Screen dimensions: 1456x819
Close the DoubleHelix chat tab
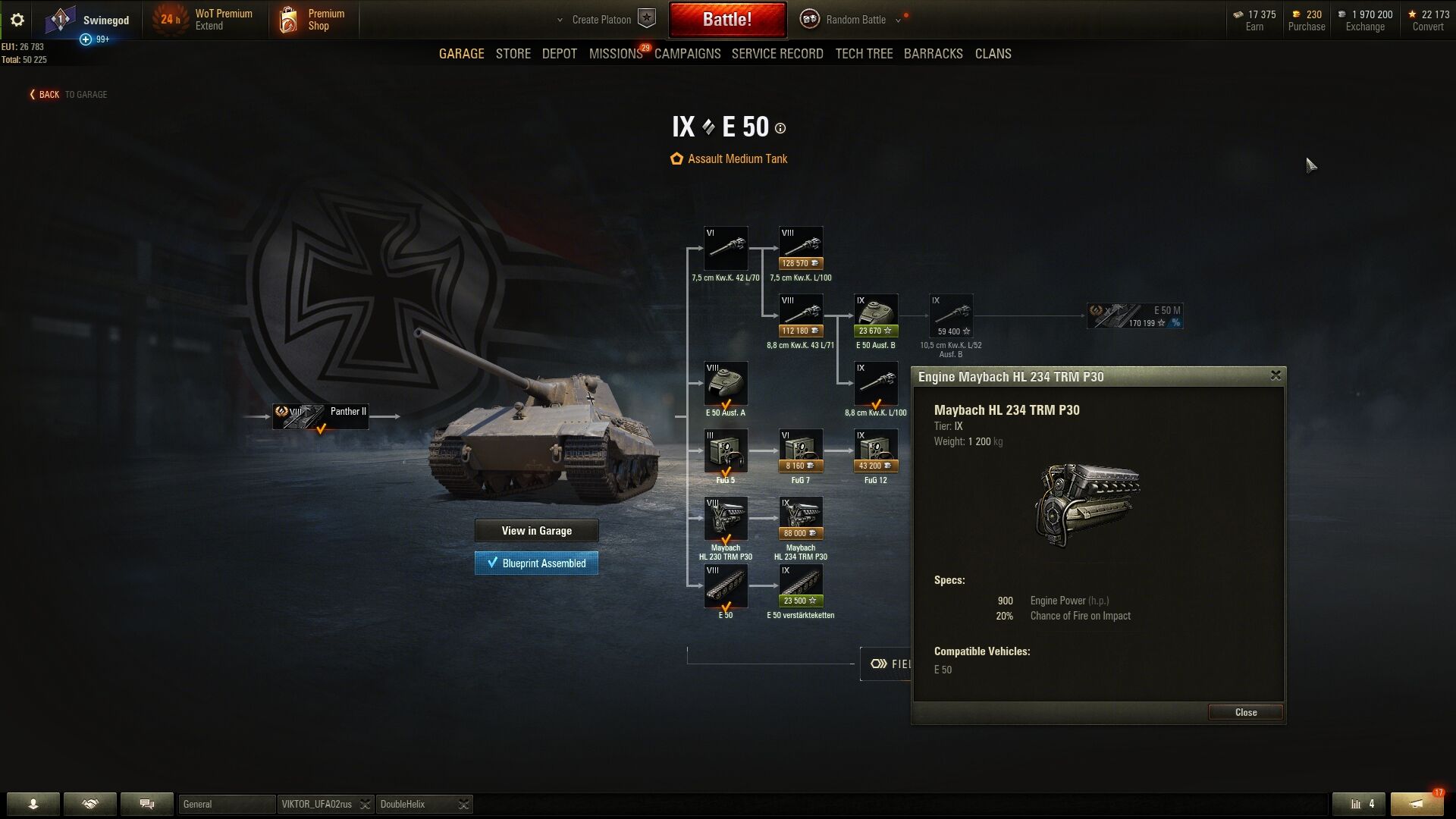[x=463, y=805]
